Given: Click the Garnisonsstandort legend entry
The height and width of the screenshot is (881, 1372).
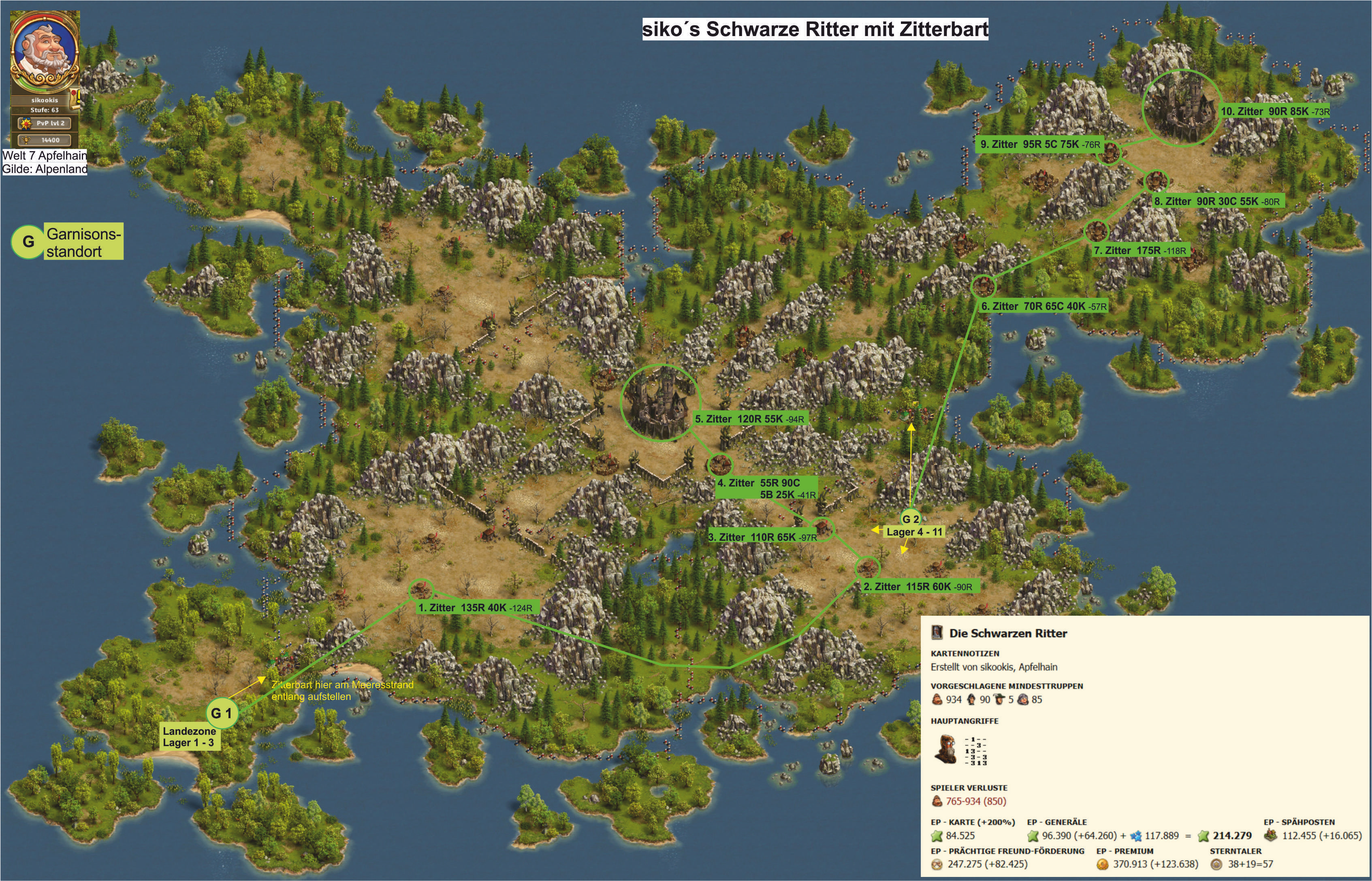Looking at the screenshot, I should 83,242.
